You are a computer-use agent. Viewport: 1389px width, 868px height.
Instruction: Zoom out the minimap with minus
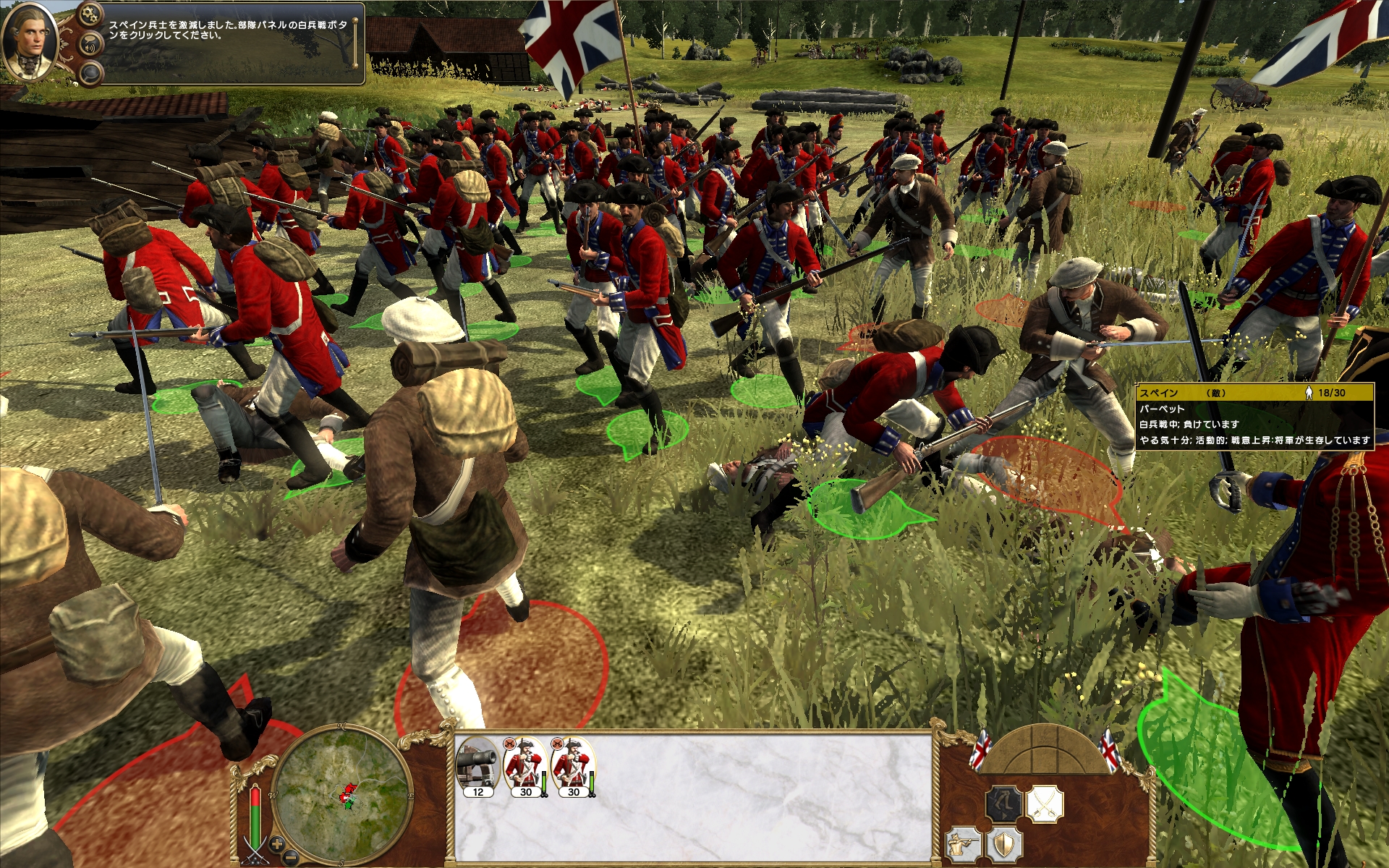pyautogui.click(x=290, y=859)
